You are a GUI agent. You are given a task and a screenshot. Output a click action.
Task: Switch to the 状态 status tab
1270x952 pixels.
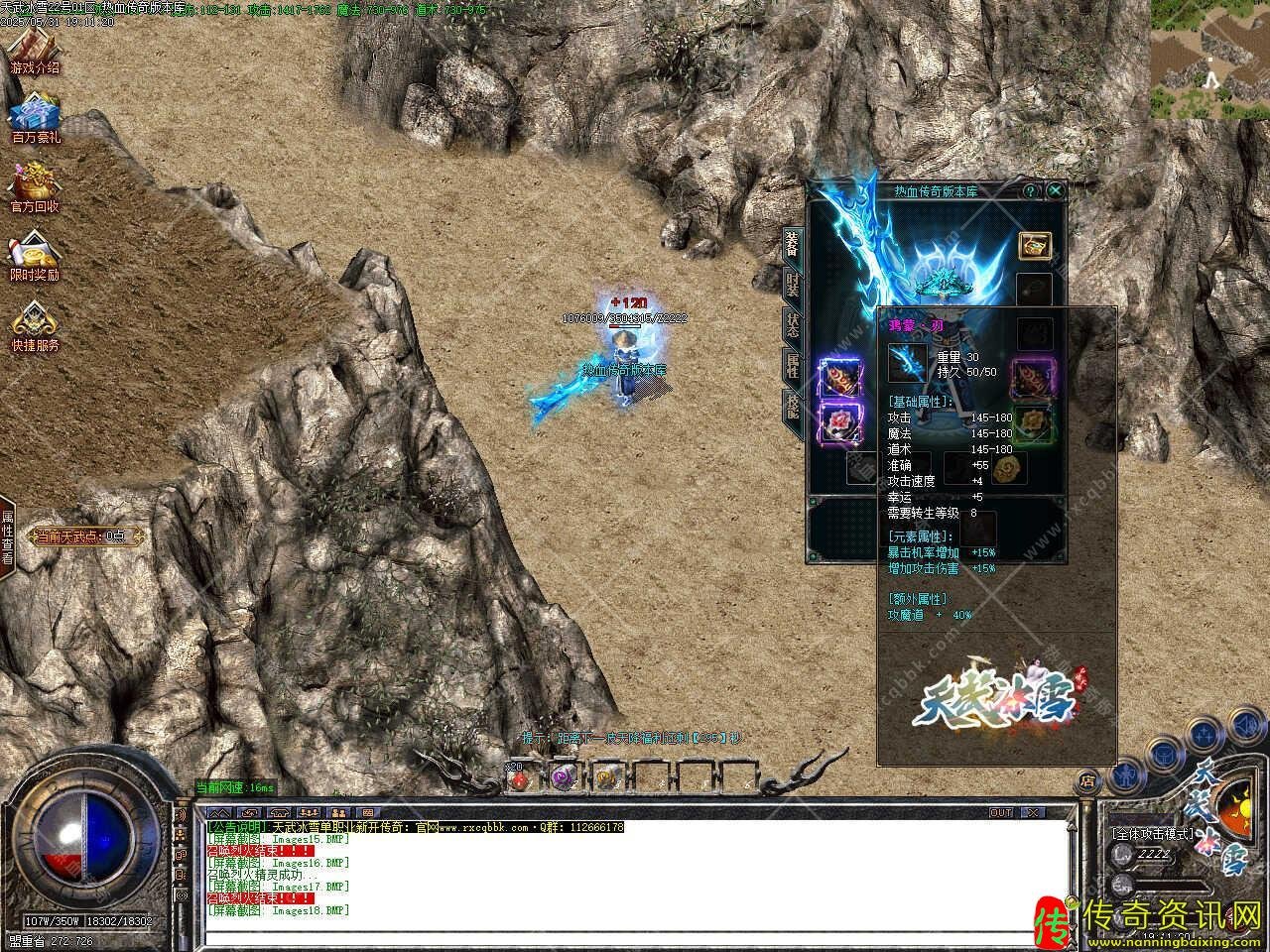(x=792, y=325)
